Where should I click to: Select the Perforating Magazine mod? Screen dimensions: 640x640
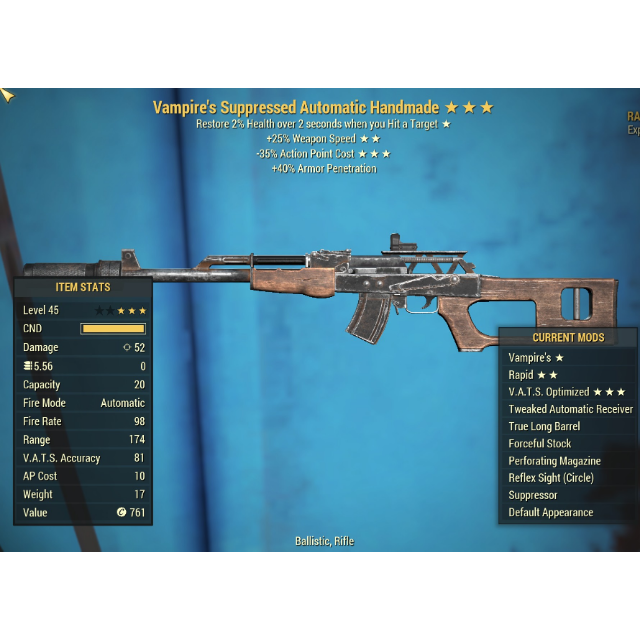(x=554, y=461)
